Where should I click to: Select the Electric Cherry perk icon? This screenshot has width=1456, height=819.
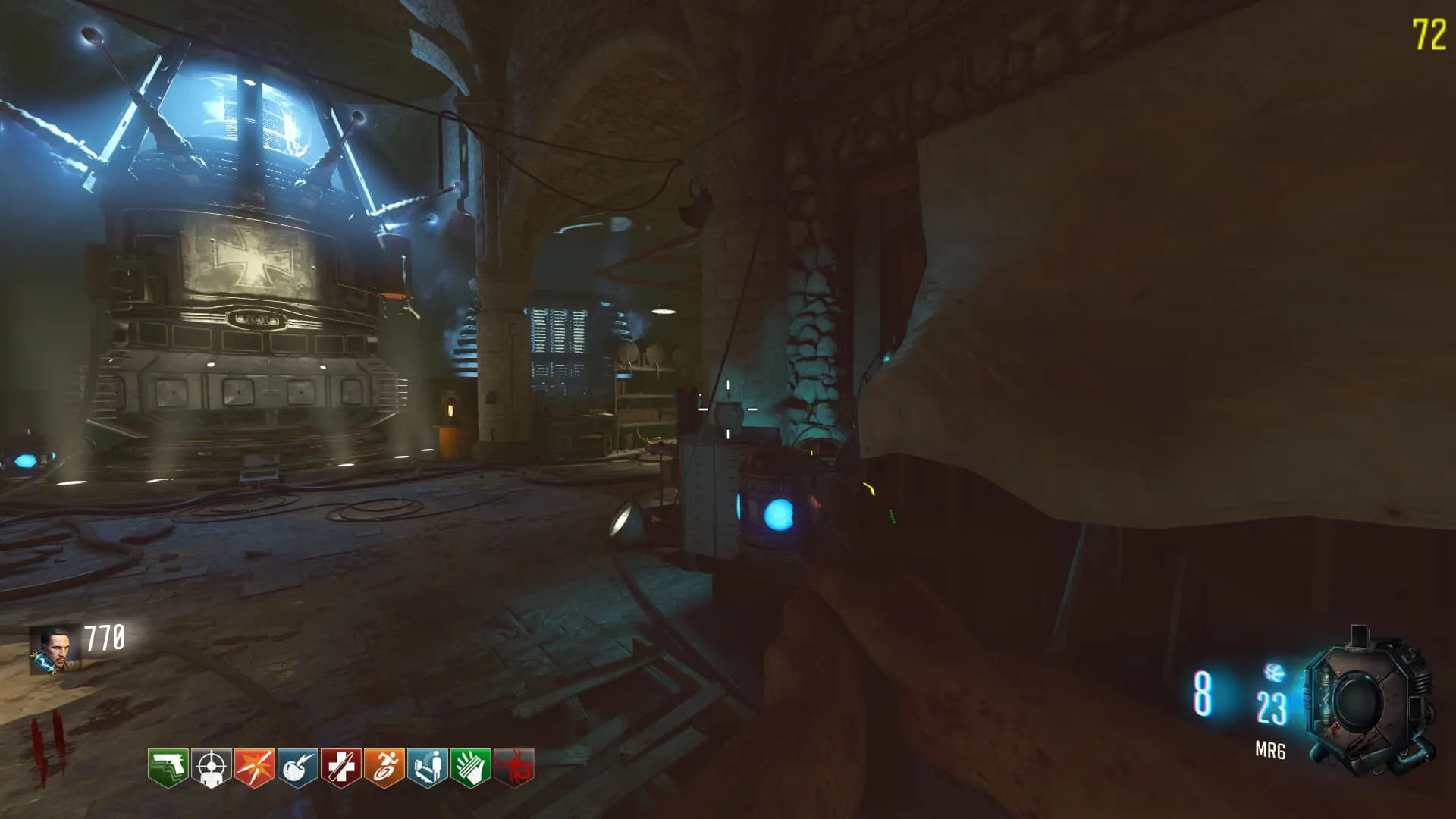297,767
